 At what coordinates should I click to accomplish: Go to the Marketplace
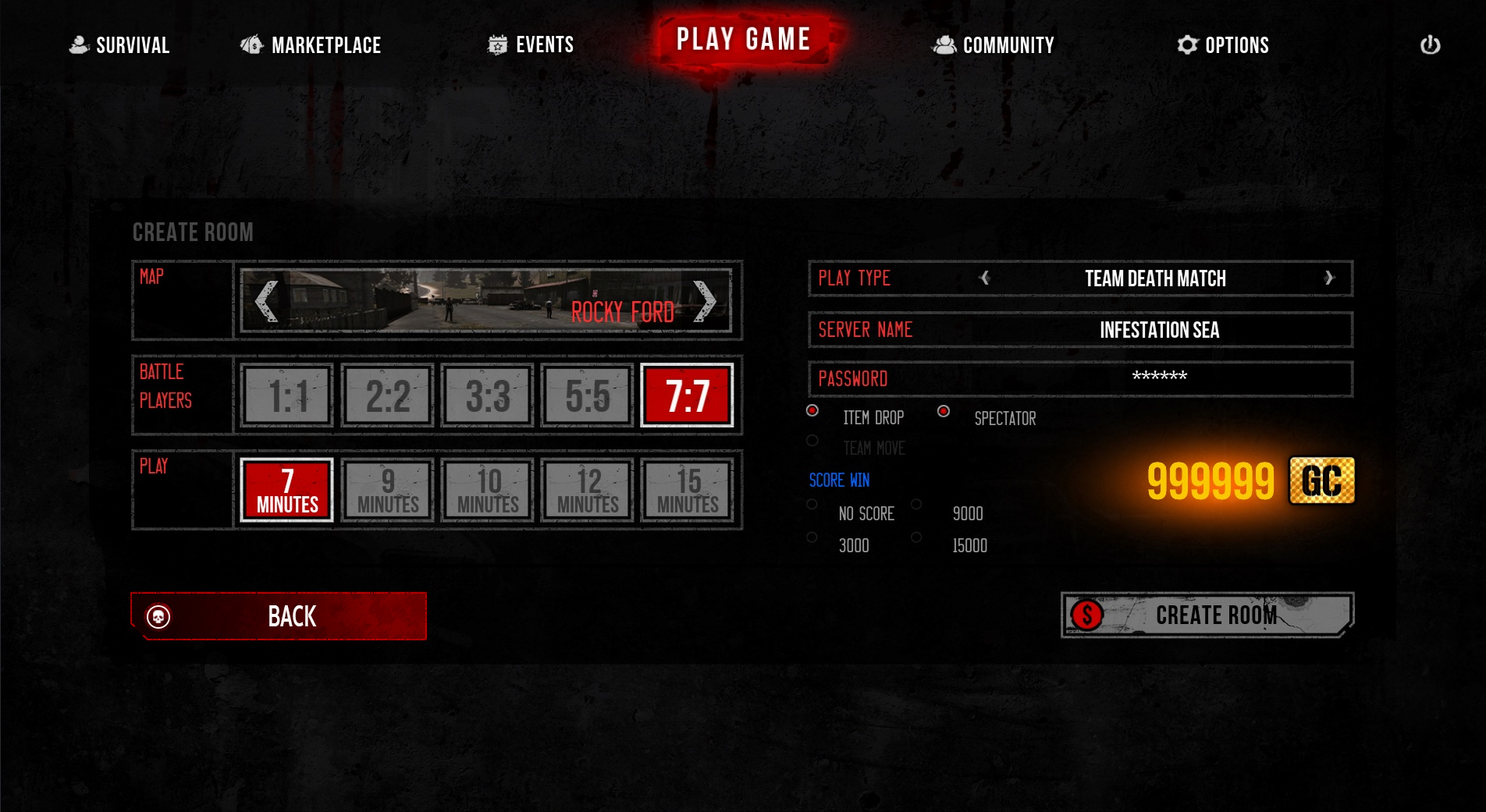pos(311,45)
